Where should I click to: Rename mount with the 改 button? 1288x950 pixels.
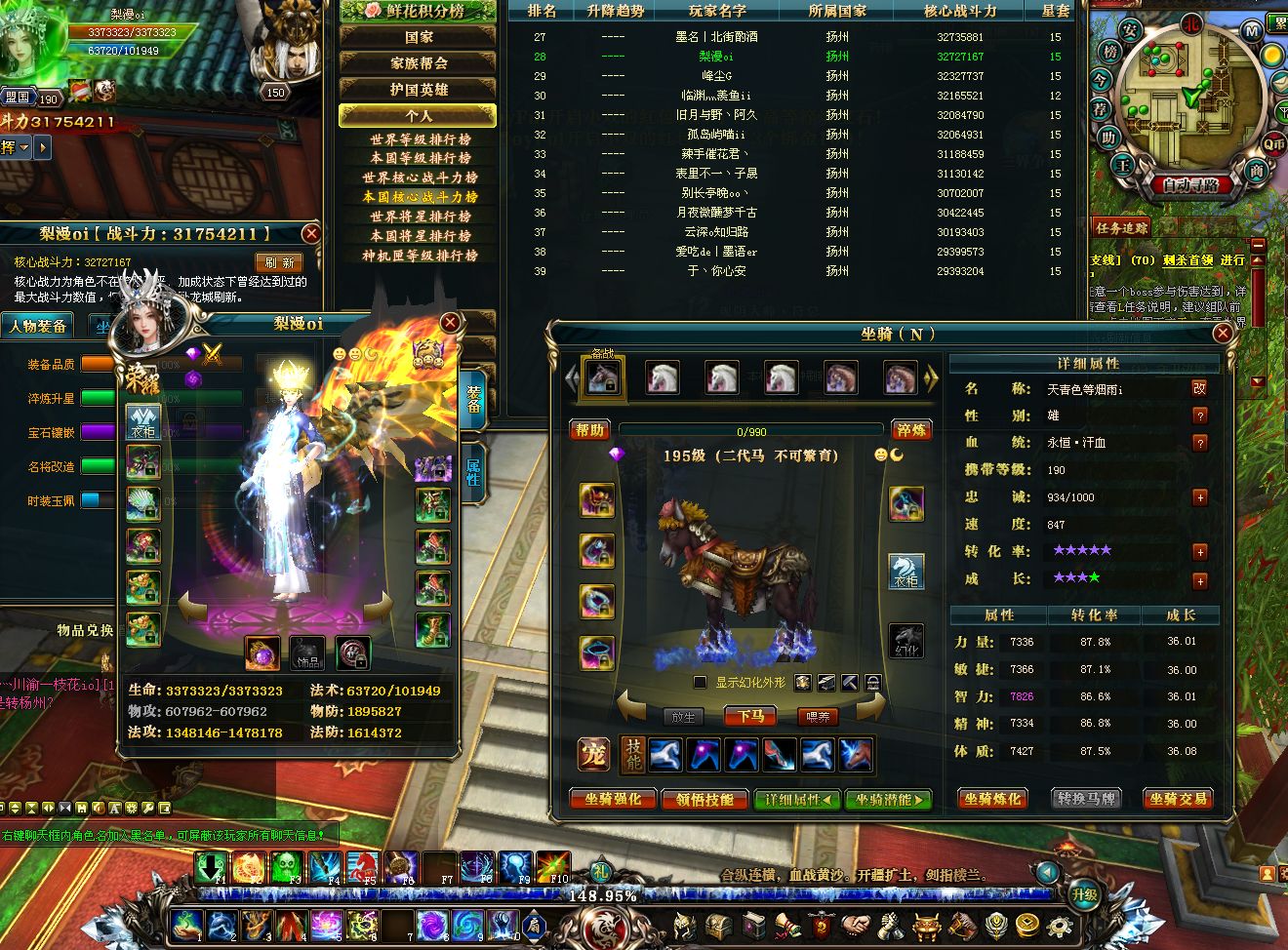pos(1199,388)
